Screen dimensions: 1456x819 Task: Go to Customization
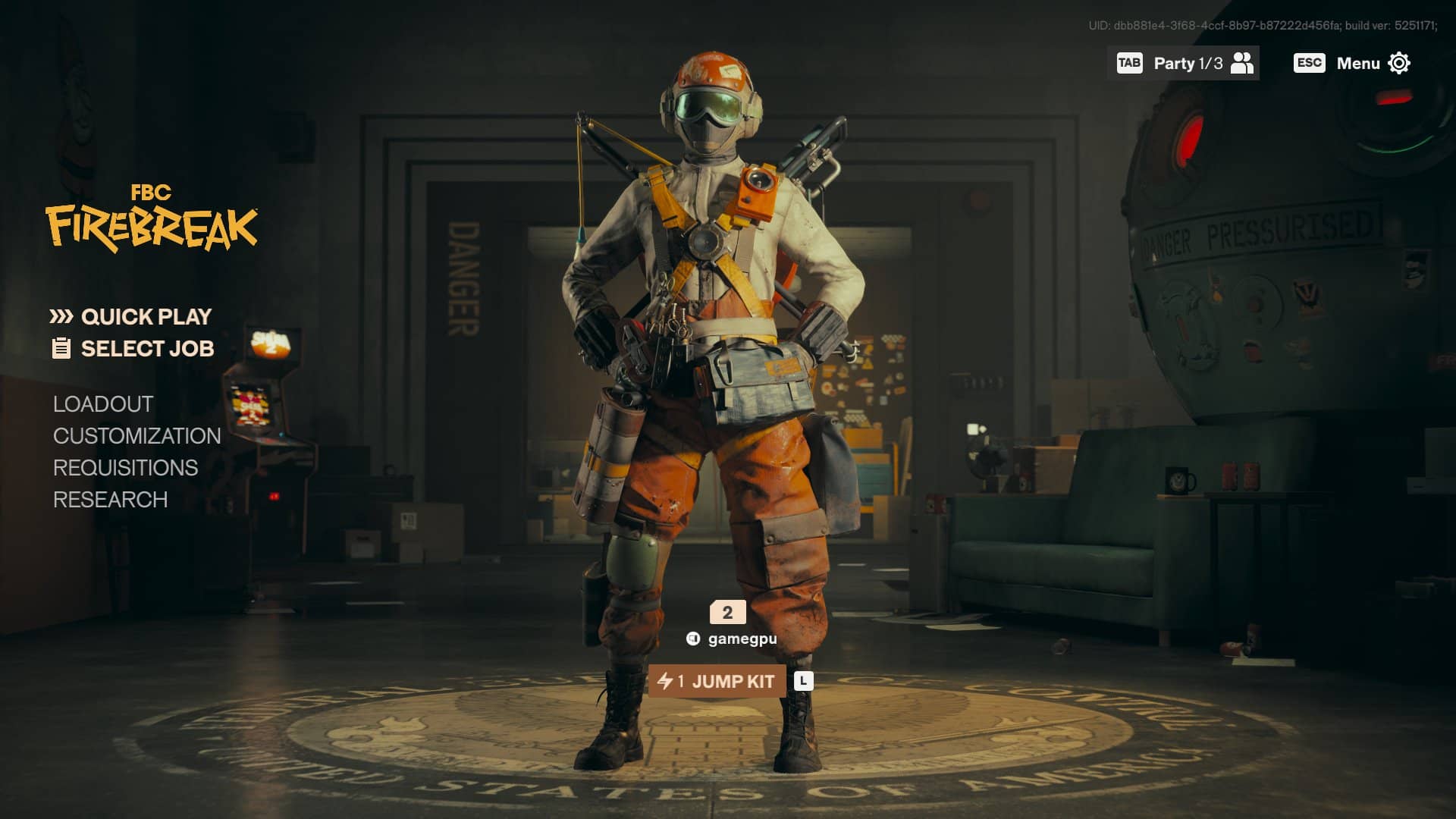136,436
